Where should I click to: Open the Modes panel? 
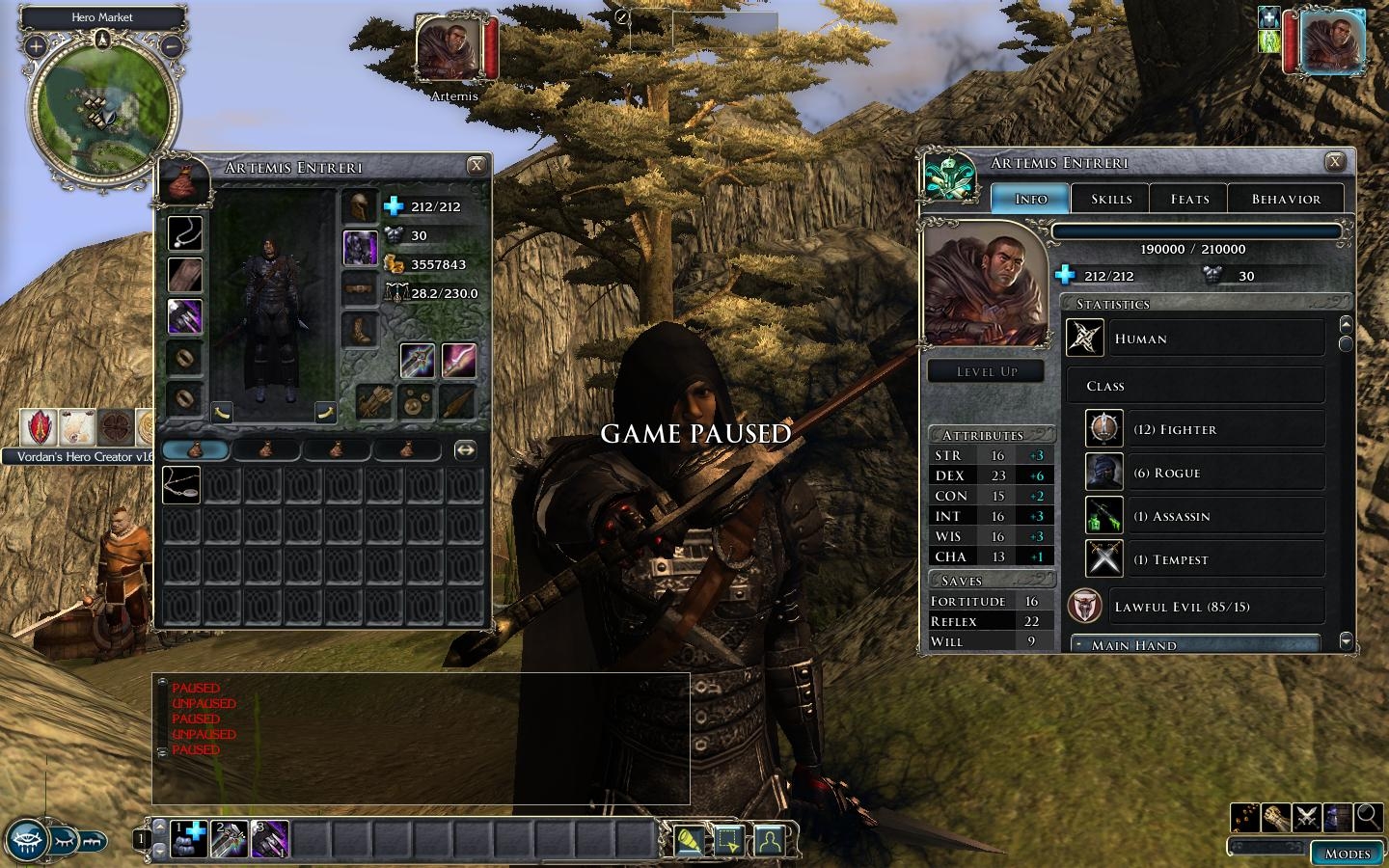click(1347, 854)
